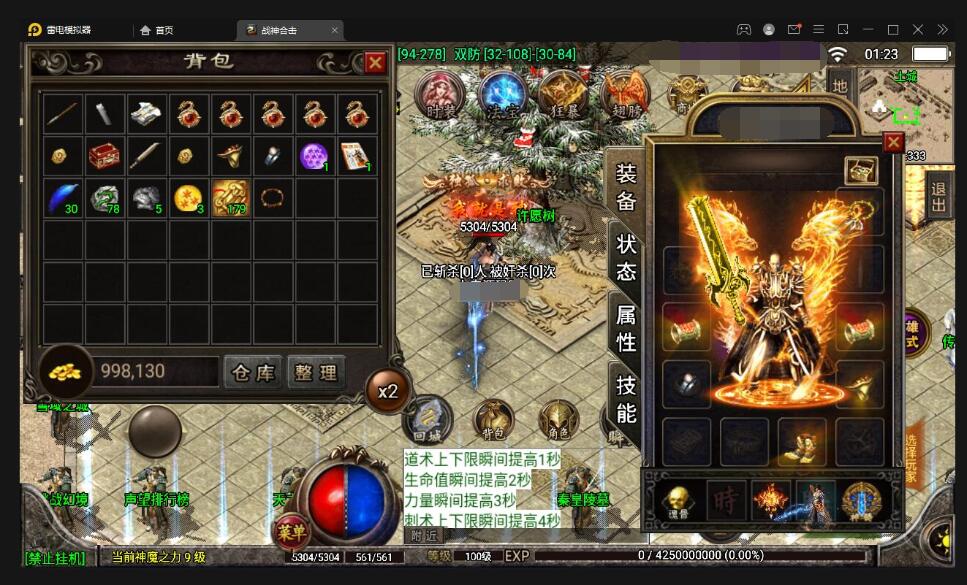Click the 退出 exit button
This screenshot has width=967, height=585.
(939, 197)
